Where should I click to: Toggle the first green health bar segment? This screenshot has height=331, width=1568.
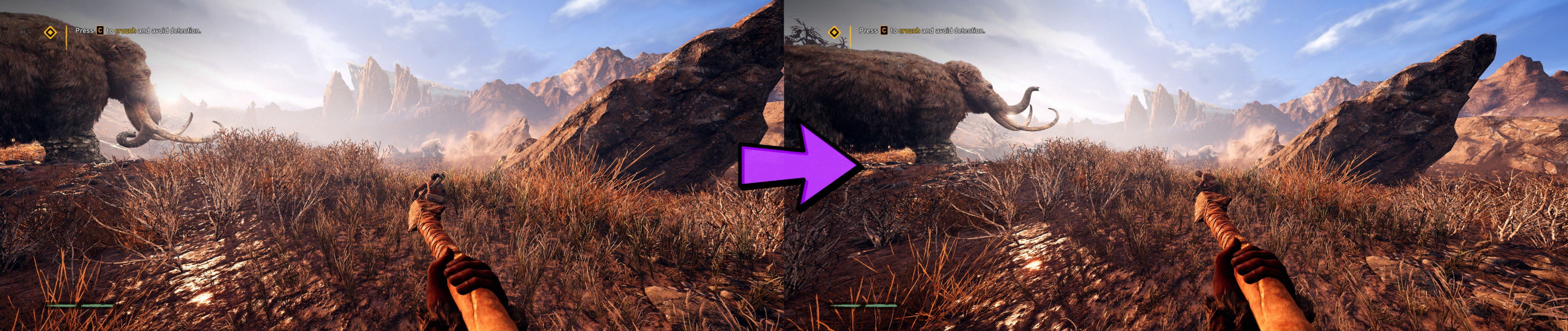pyautogui.click(x=60, y=306)
